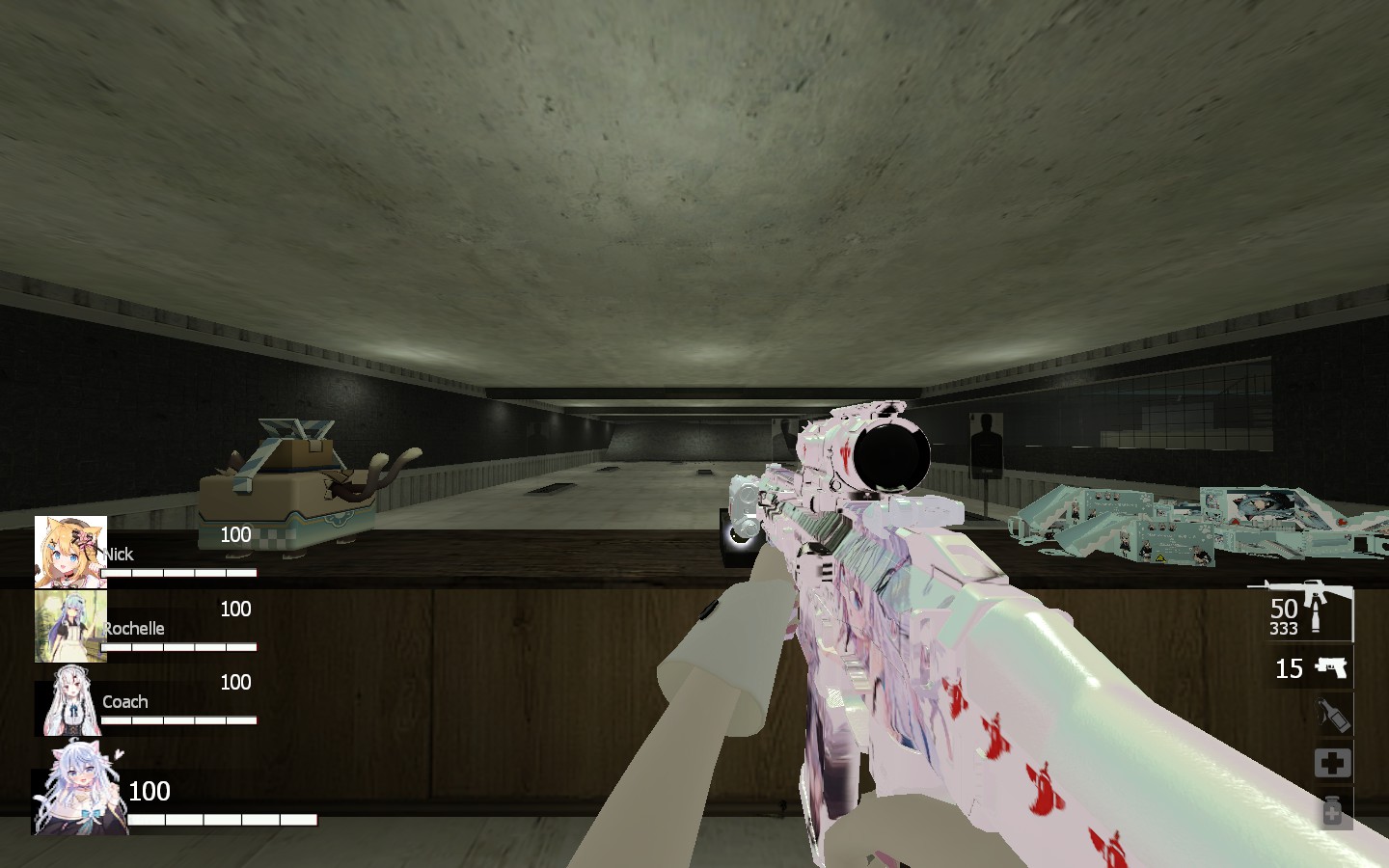Switch to the pistol sidearm slot
The width and height of the screenshot is (1389, 868).
tap(1327, 667)
